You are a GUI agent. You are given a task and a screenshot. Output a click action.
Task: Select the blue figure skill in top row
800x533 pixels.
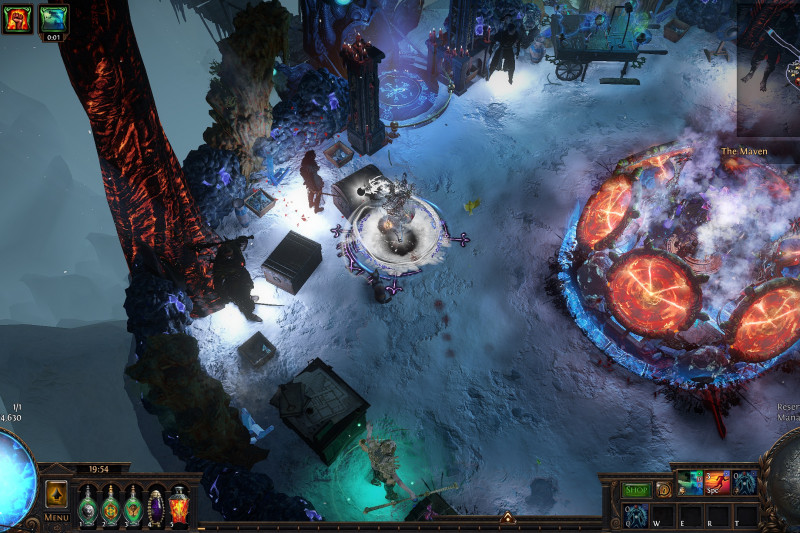click(x=745, y=484)
